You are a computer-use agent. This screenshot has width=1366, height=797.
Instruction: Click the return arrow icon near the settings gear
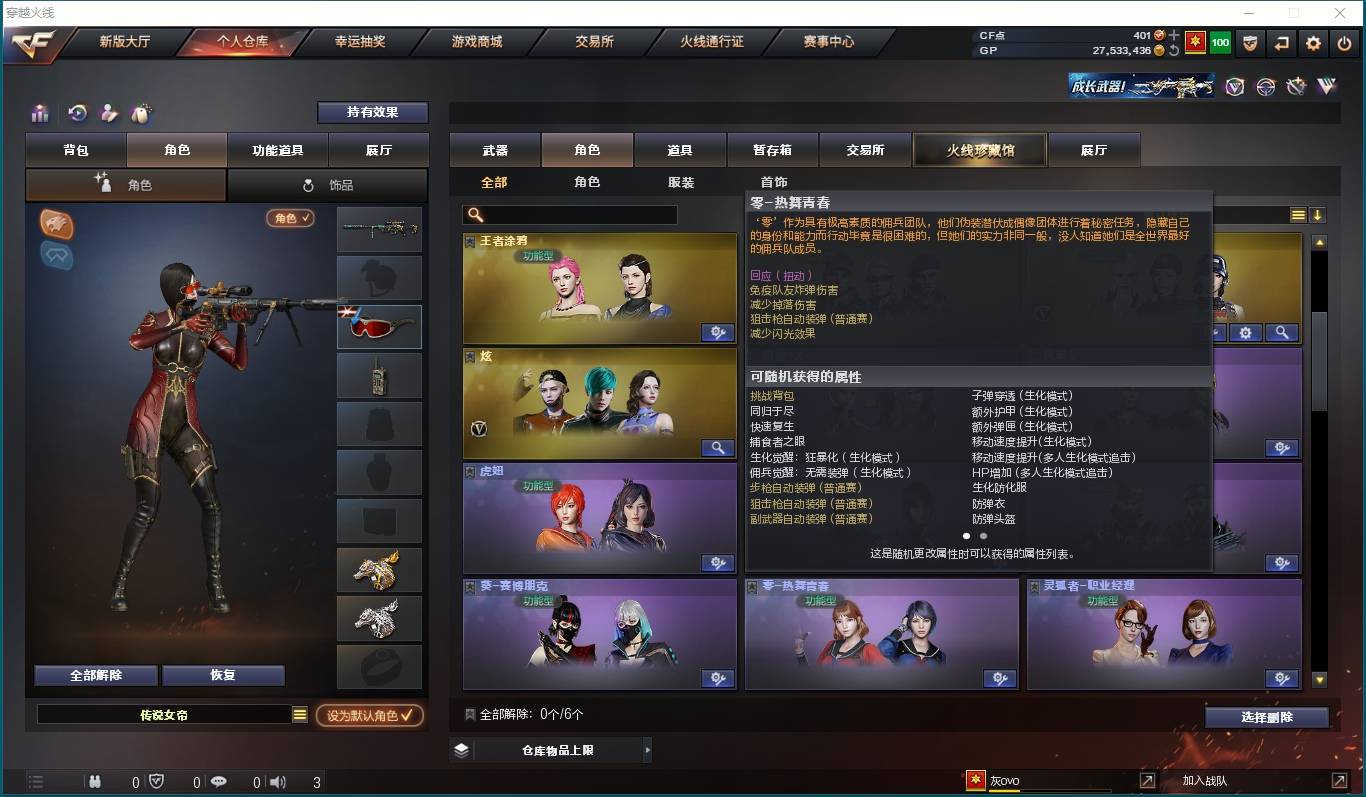tap(1281, 43)
